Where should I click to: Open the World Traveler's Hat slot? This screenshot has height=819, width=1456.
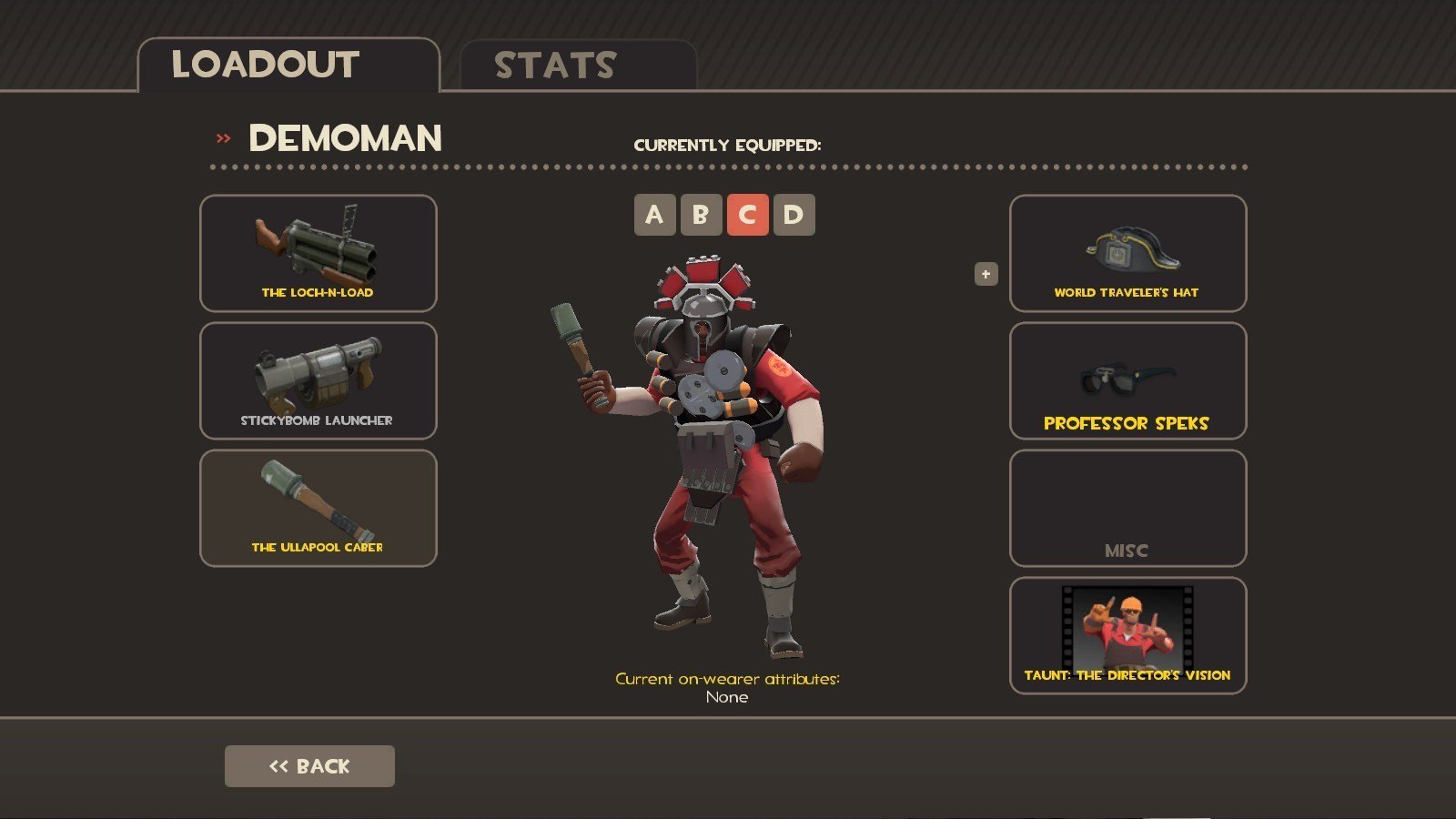[x=1127, y=253]
